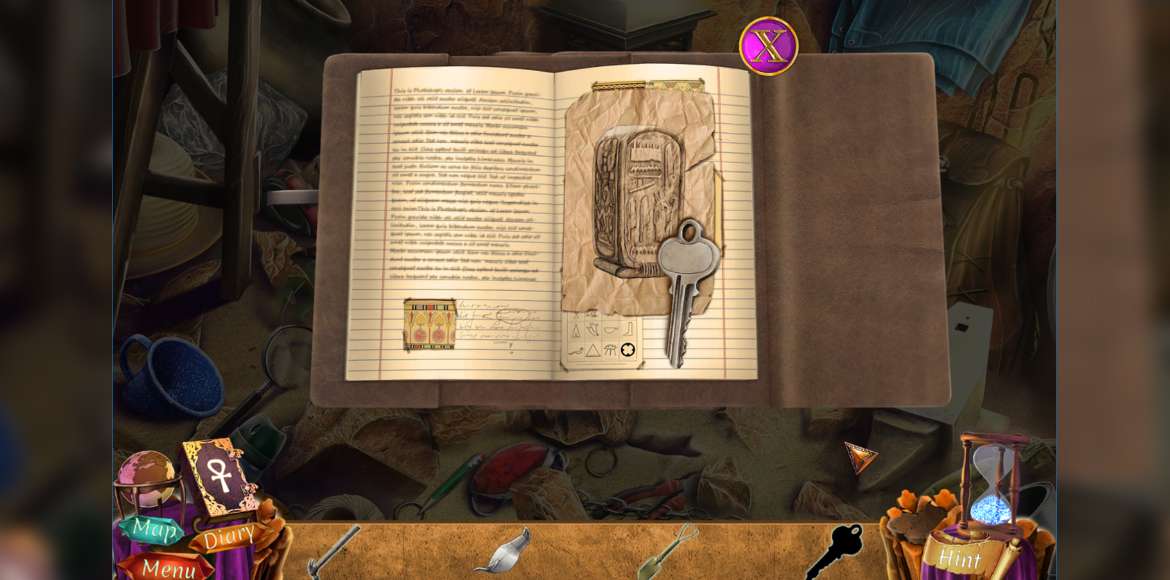Select the green shovel in inventory
Image resolution: width=1170 pixels, height=580 pixels.
pos(667,551)
